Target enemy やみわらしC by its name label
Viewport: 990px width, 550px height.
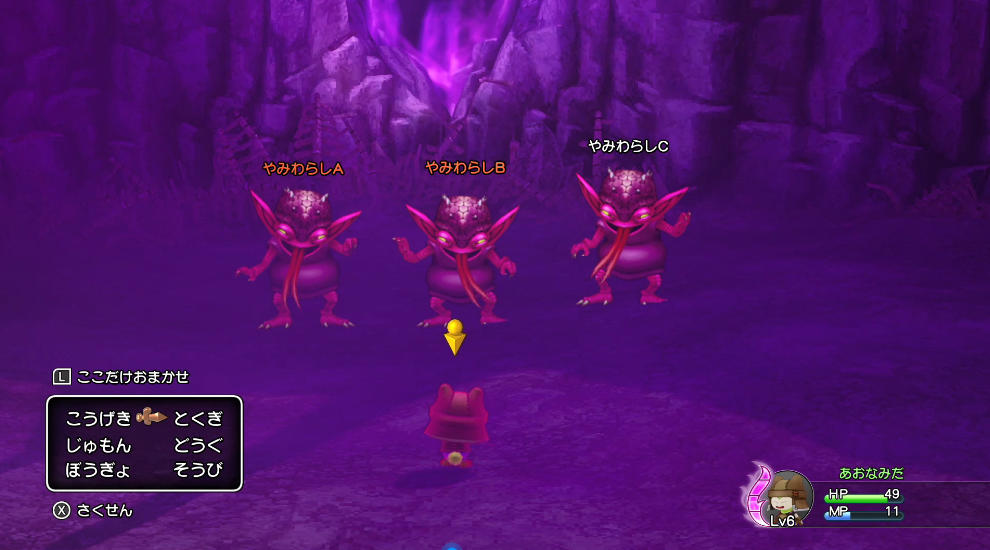[x=628, y=146]
